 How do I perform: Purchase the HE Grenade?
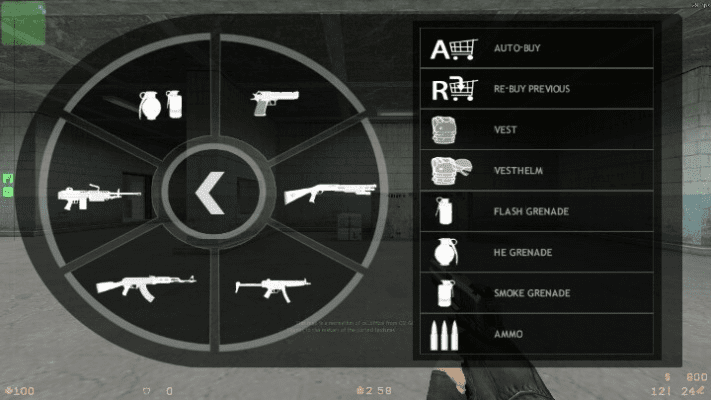click(x=534, y=252)
